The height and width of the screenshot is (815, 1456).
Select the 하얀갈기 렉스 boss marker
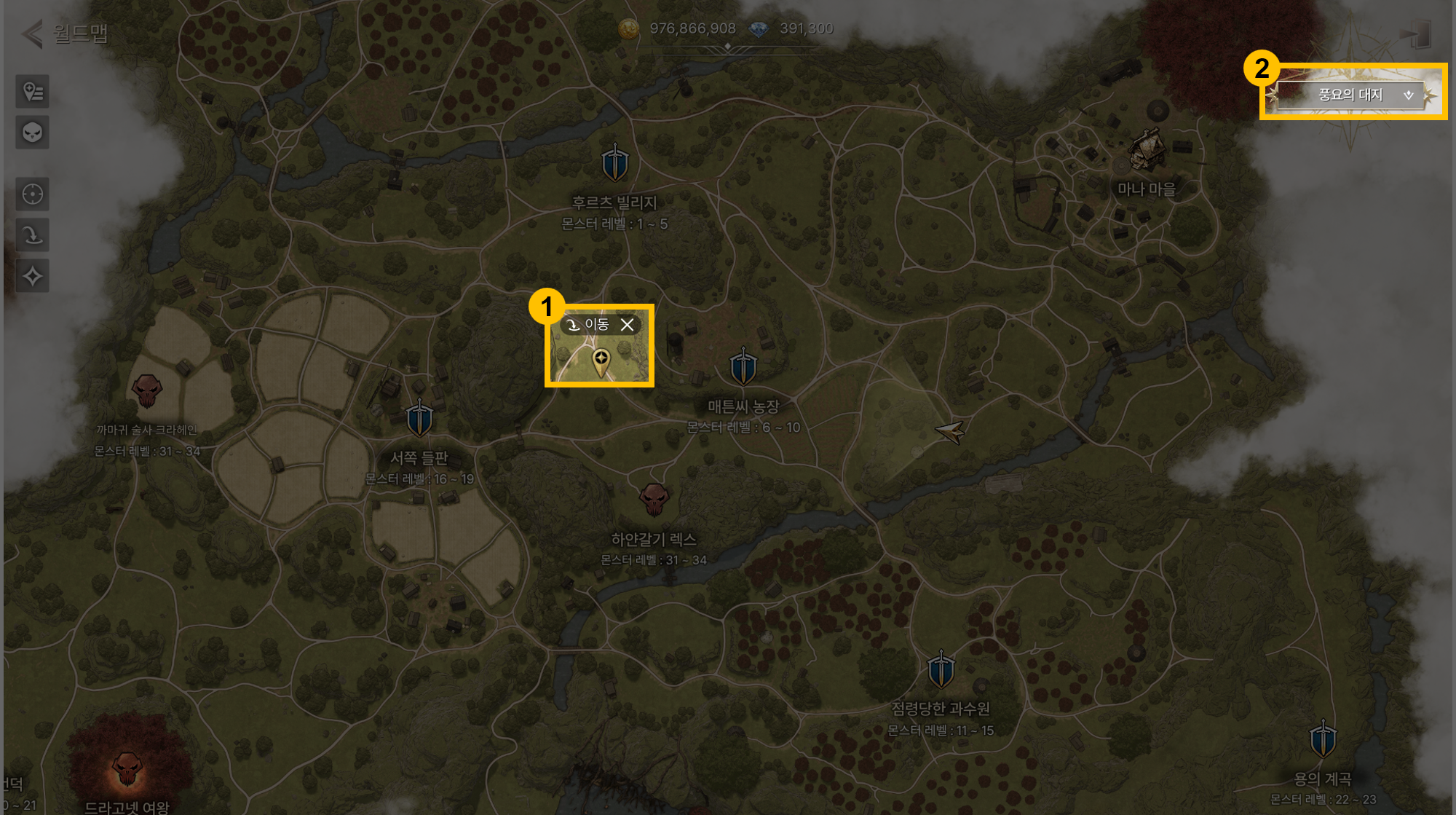[x=654, y=499]
